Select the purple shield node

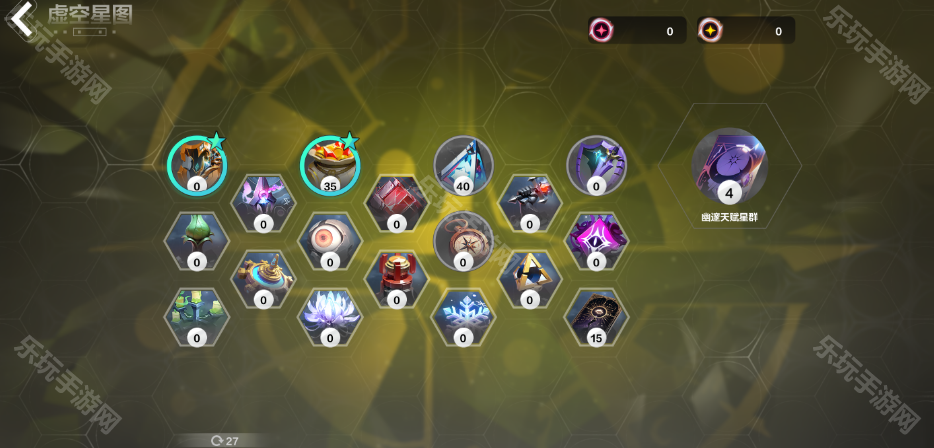click(596, 164)
